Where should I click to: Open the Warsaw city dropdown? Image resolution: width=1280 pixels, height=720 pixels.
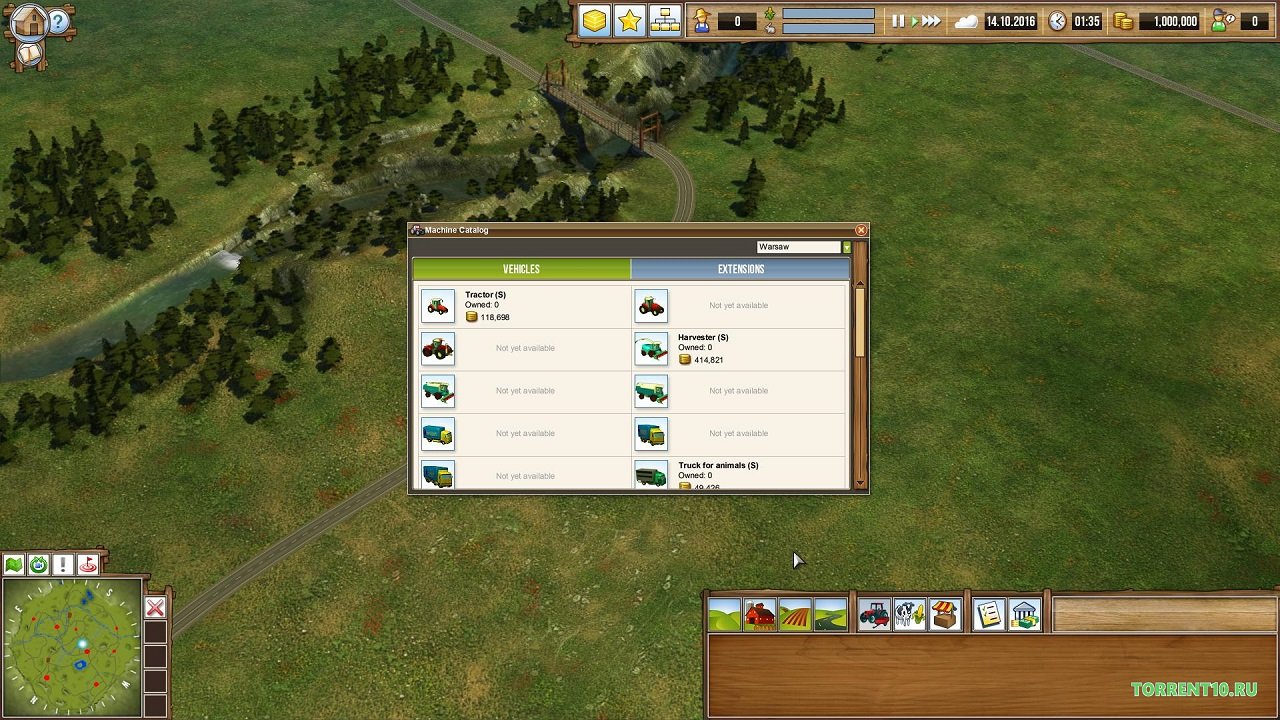tap(846, 247)
